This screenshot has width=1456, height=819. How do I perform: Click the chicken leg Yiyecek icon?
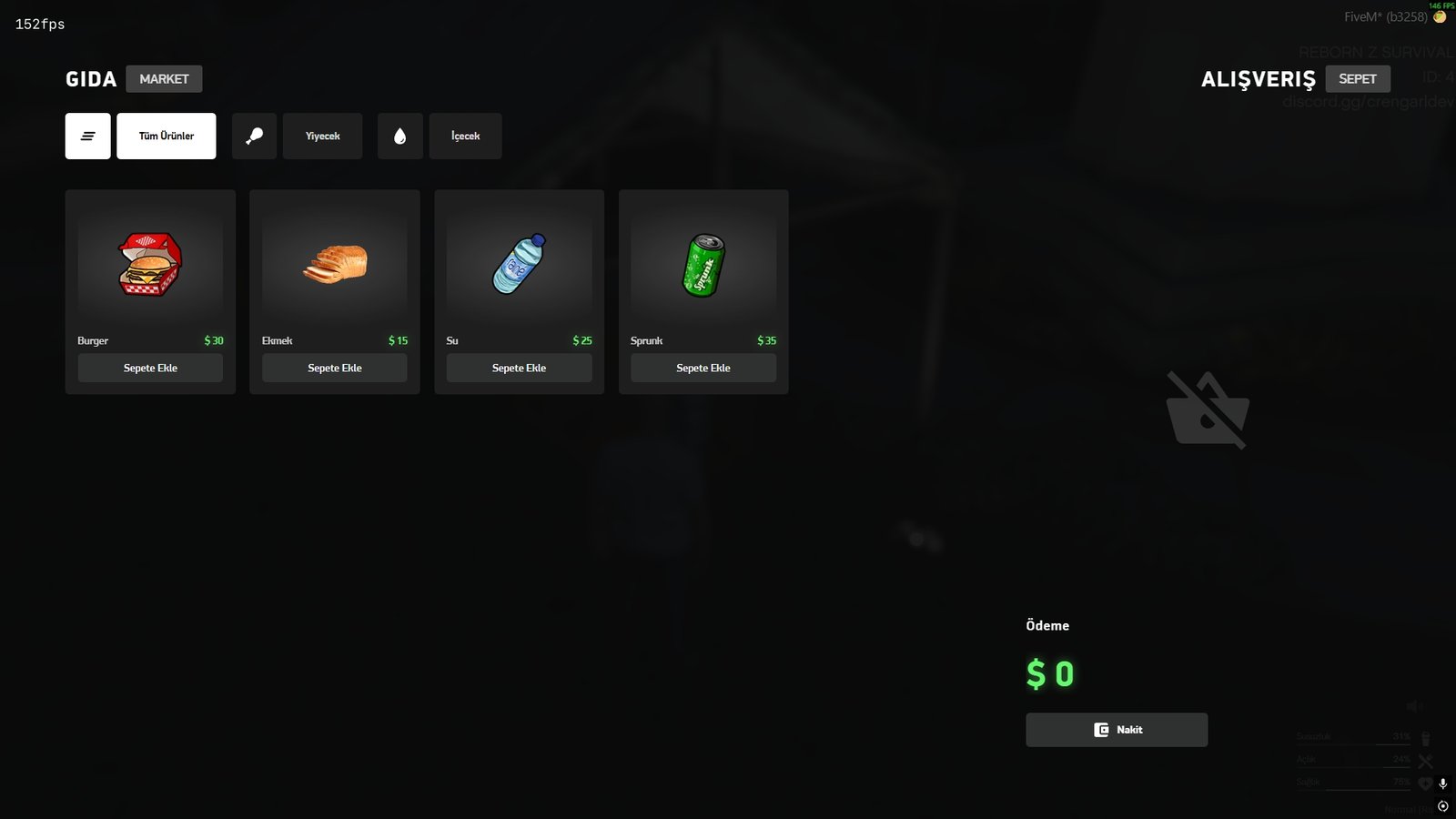pos(254,135)
